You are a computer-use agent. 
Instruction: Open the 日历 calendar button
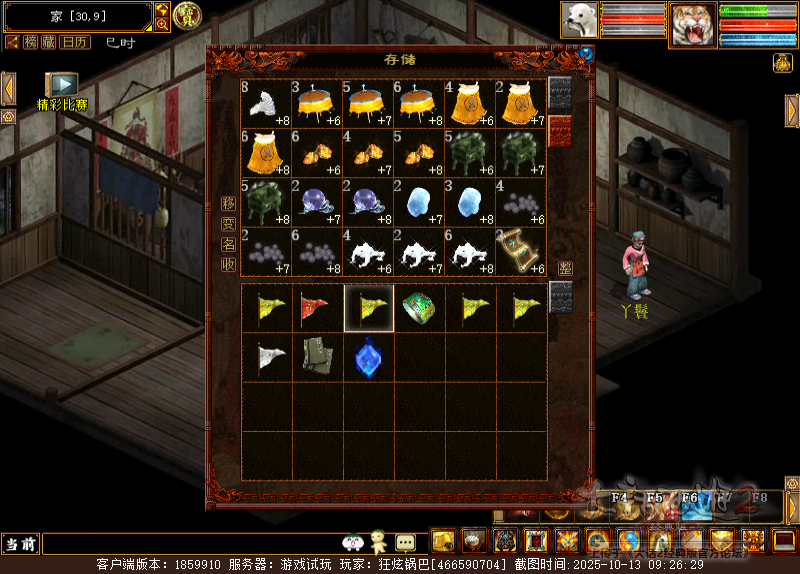[74, 42]
